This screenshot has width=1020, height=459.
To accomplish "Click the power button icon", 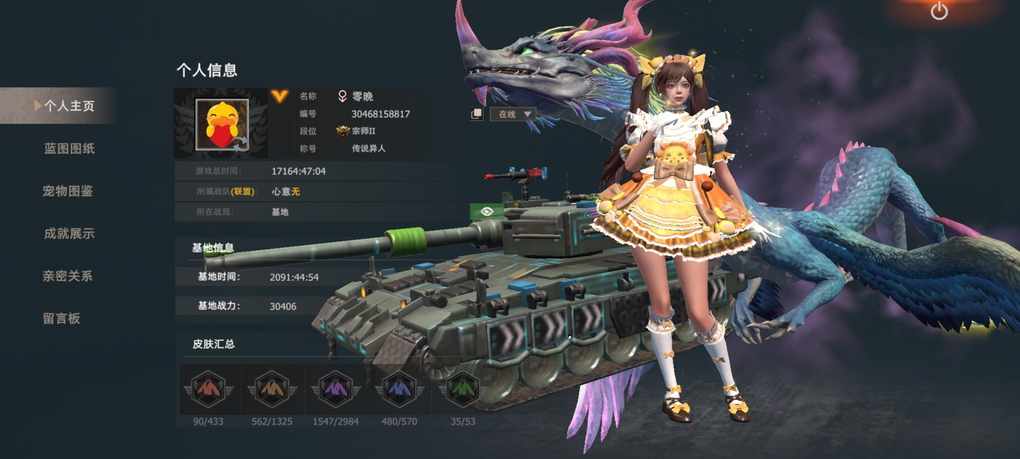I will click(939, 11).
